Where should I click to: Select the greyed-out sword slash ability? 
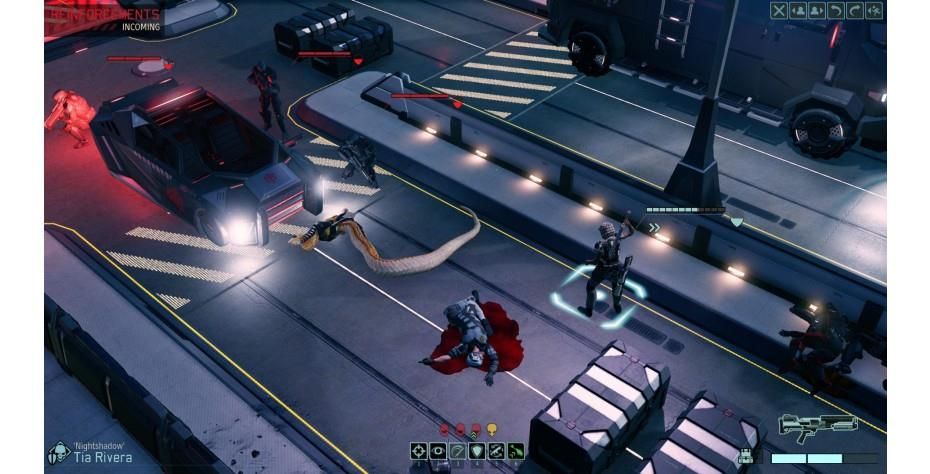click(x=458, y=451)
